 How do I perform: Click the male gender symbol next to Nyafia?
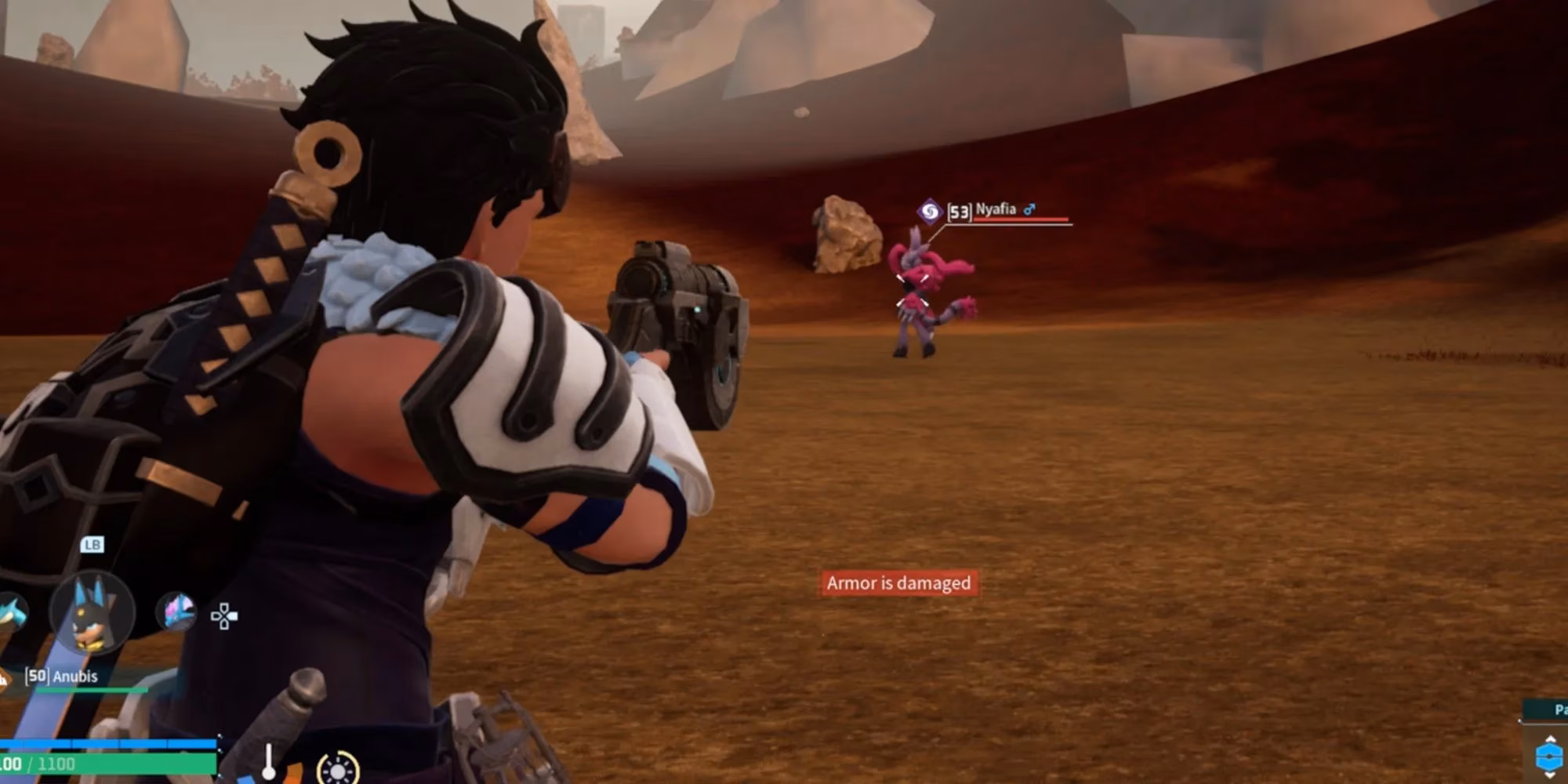1029,209
